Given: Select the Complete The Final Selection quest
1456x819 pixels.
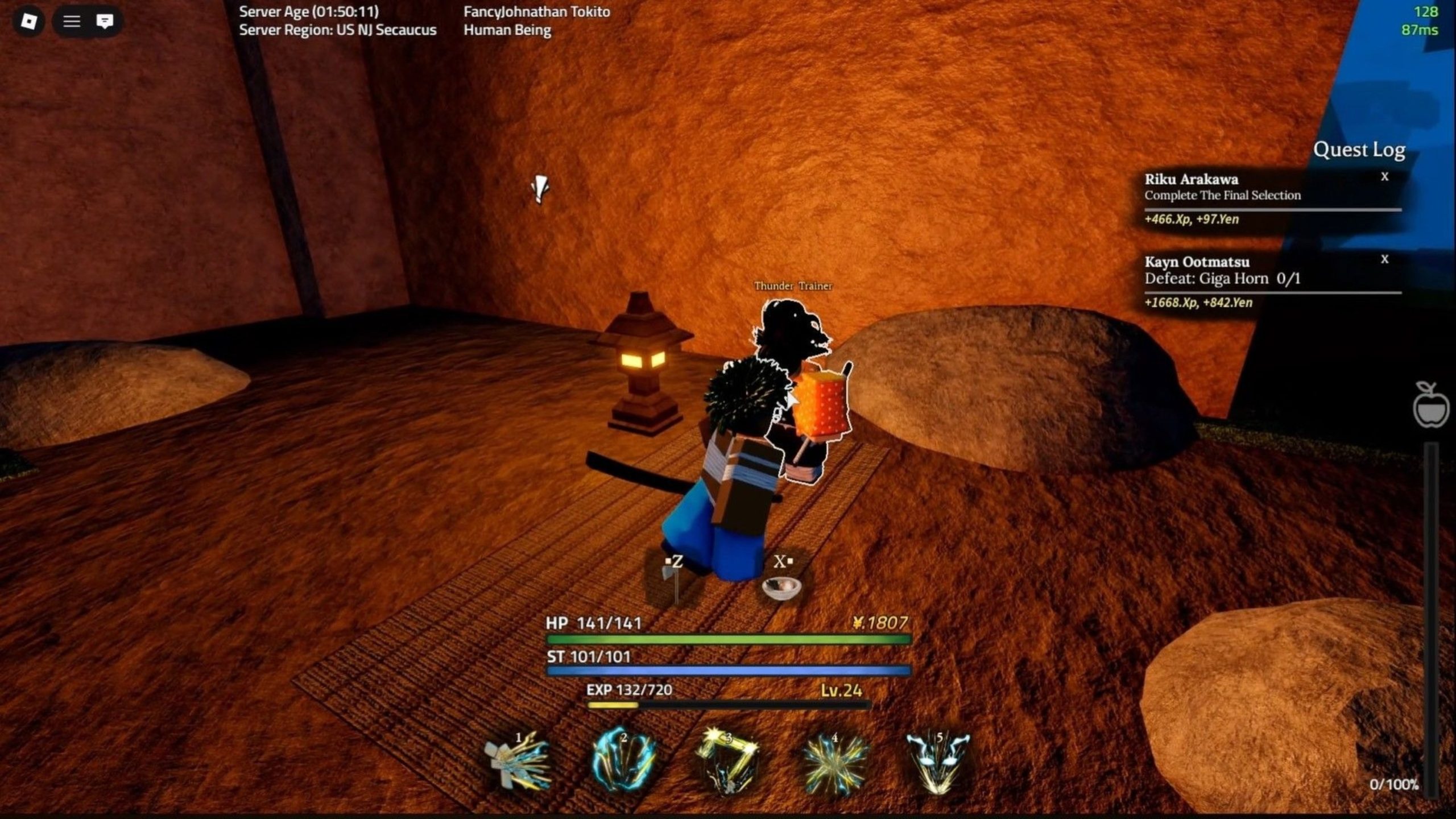Looking at the screenshot, I should [1223, 195].
